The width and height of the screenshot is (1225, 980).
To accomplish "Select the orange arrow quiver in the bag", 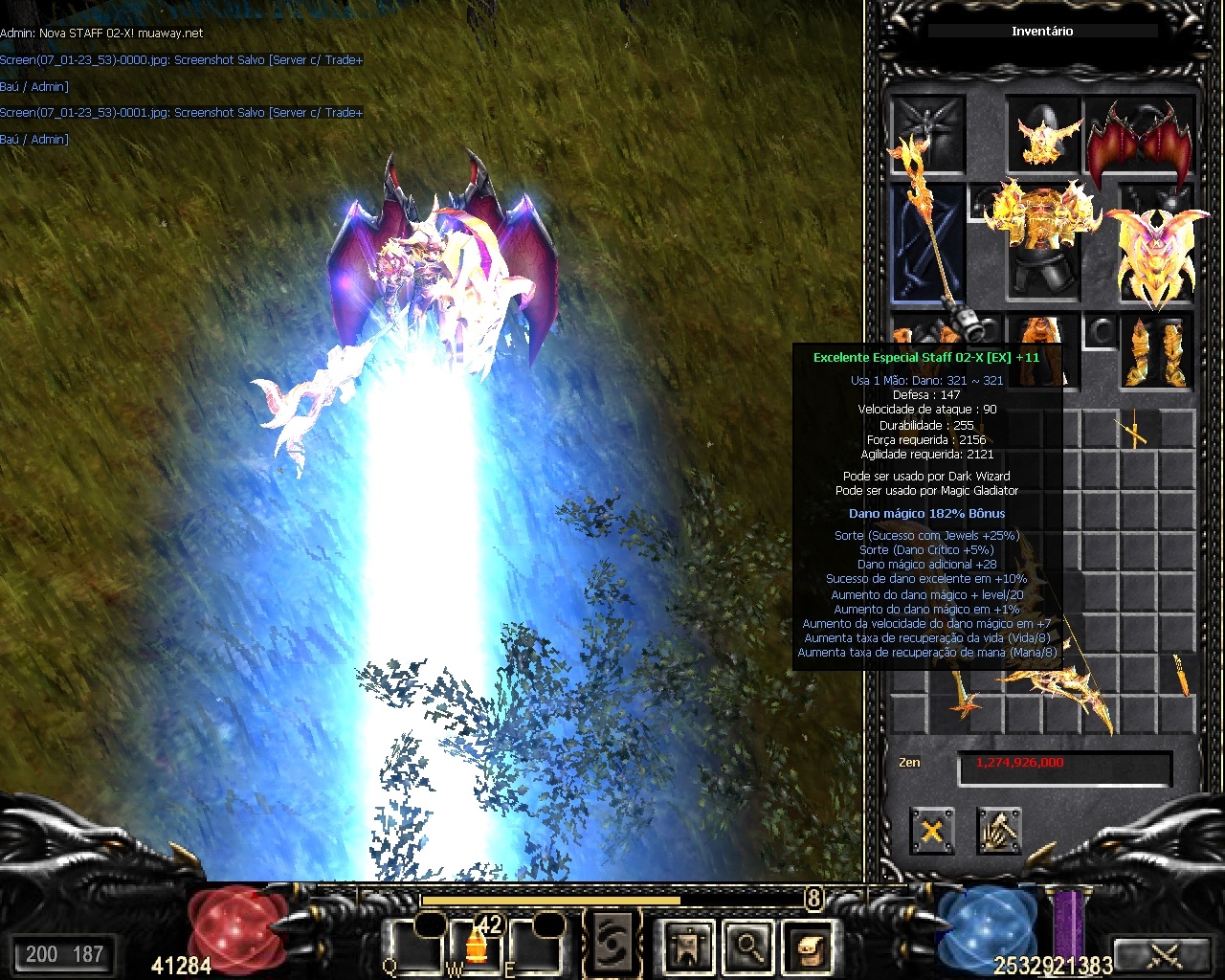I will pos(1183,674).
